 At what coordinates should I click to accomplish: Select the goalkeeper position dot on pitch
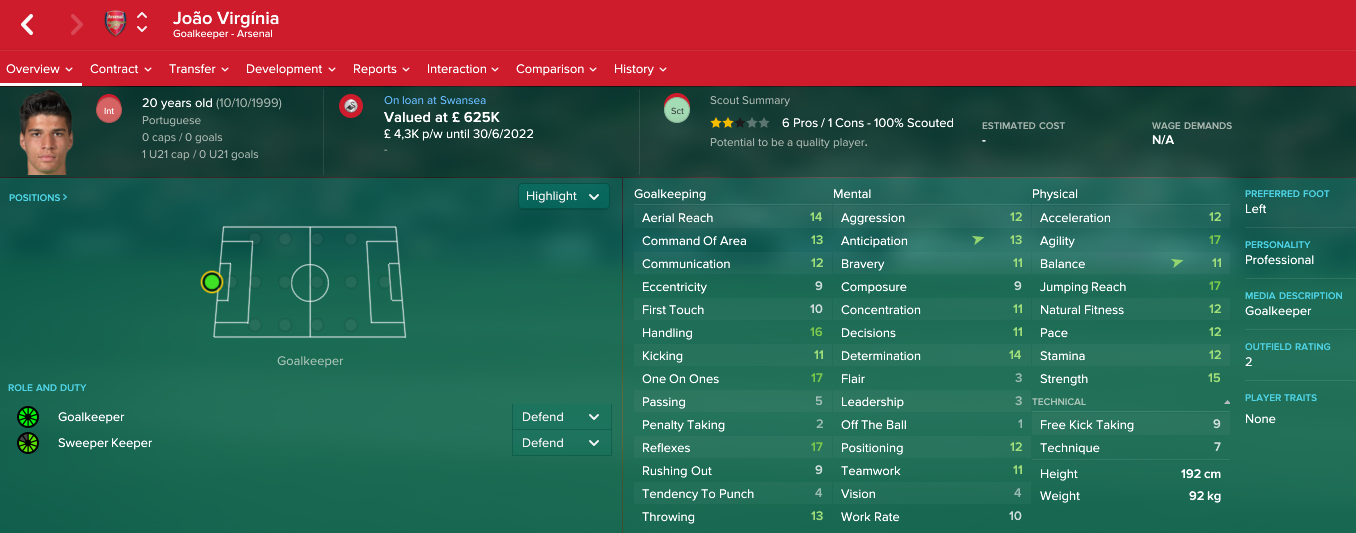211,282
